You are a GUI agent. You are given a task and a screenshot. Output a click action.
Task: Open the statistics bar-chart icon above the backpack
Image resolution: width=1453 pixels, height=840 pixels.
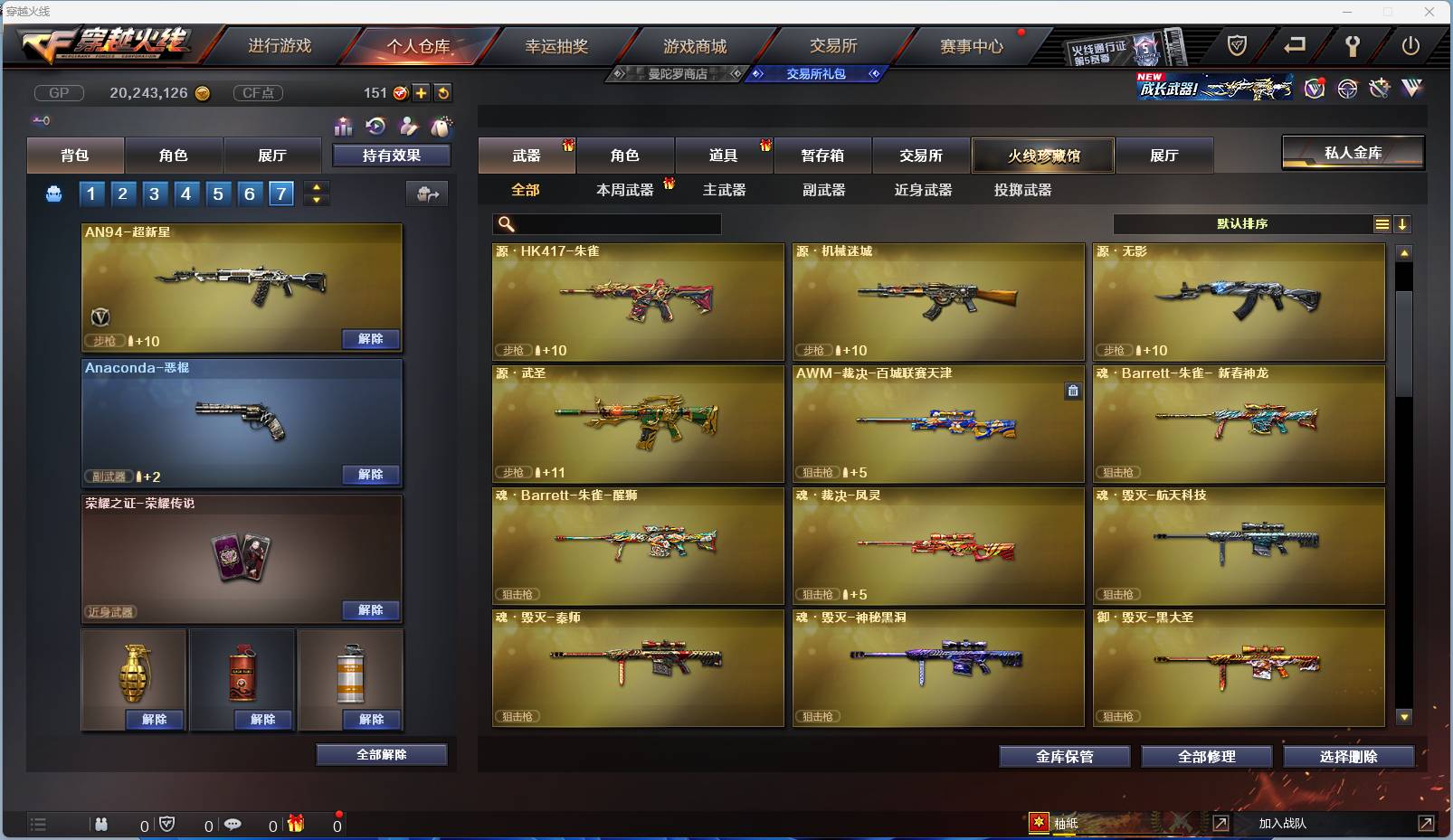344,127
